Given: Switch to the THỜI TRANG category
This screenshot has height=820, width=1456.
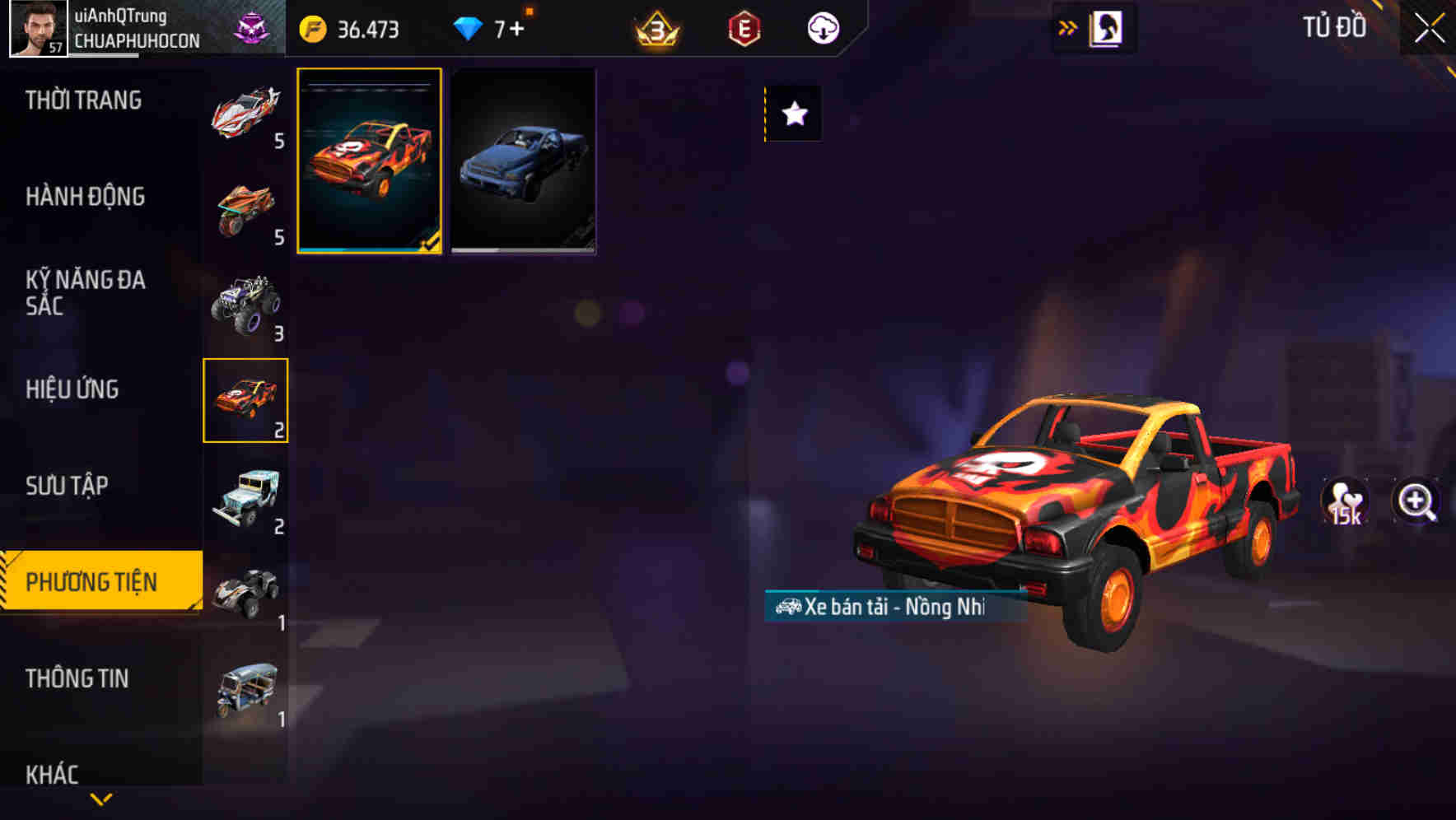Looking at the screenshot, I should tap(82, 99).
